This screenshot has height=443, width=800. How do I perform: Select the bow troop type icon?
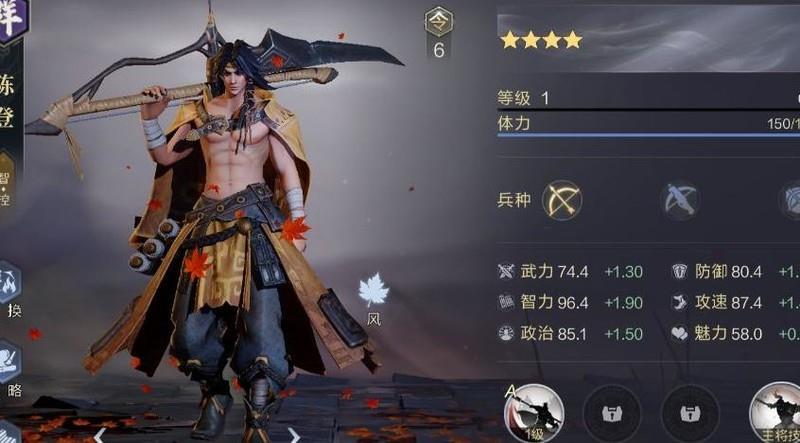[562, 201]
